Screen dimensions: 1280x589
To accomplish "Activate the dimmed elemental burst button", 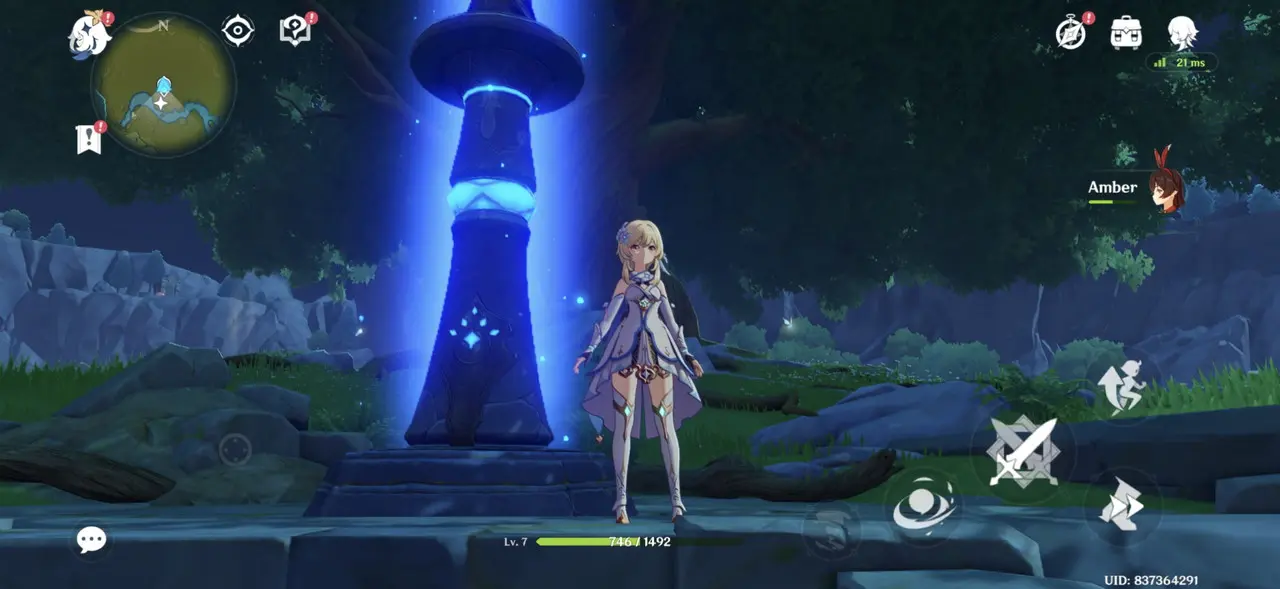I will pyautogui.click(x=831, y=528).
